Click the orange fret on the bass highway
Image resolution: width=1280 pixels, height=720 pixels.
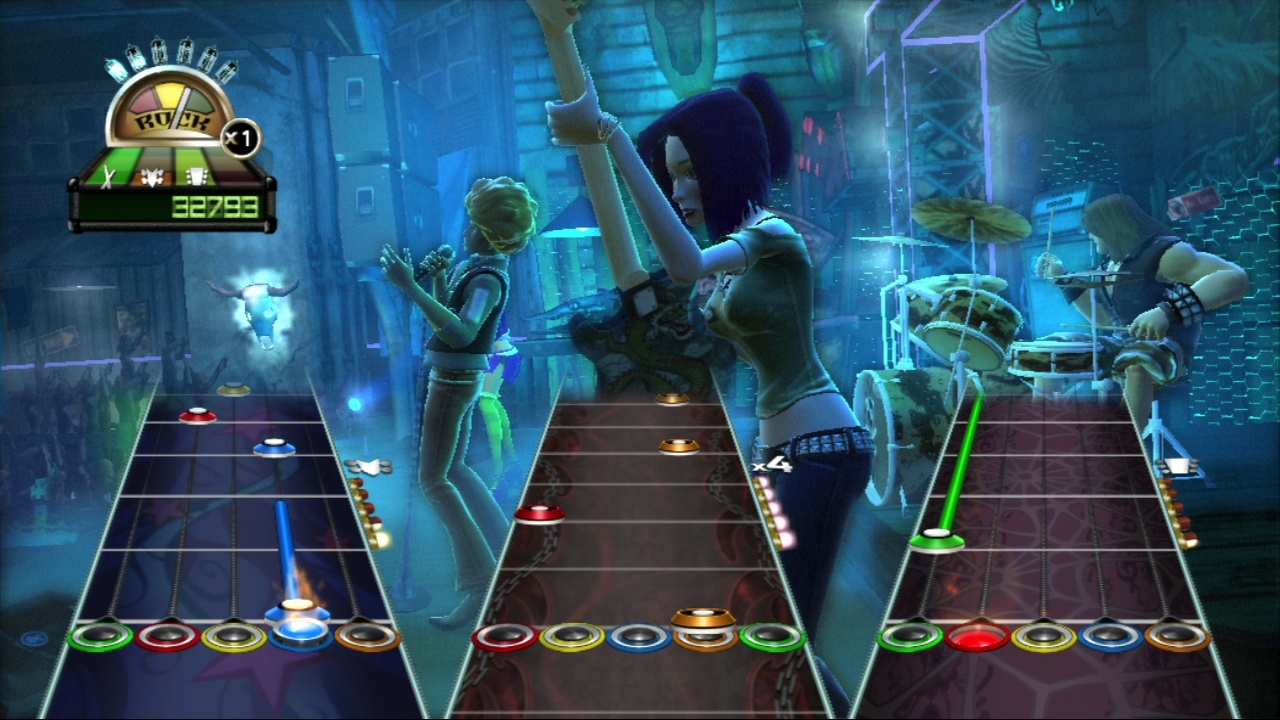tap(1177, 637)
